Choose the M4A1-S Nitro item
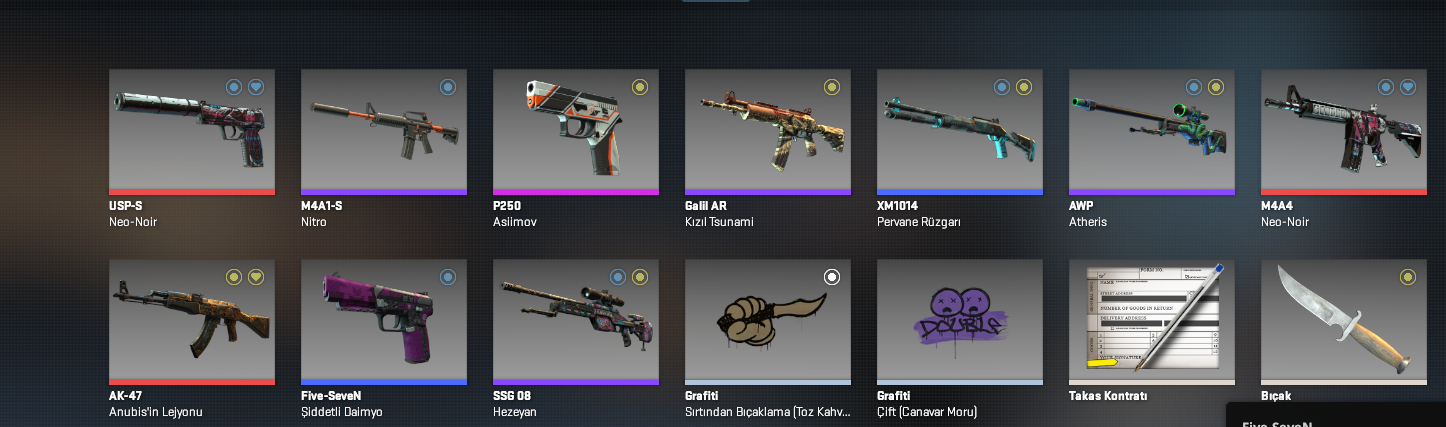The width and height of the screenshot is (1446, 427). click(383, 130)
